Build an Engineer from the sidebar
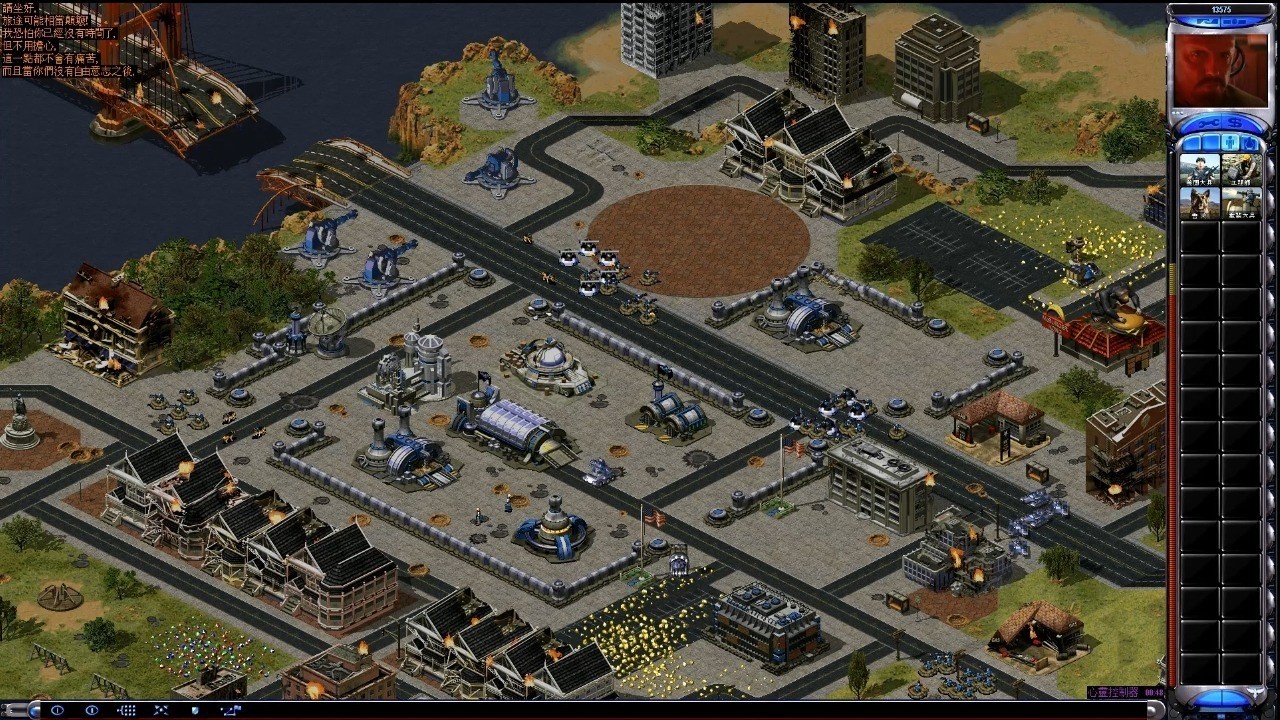The height and width of the screenshot is (720, 1280). tap(1240, 170)
